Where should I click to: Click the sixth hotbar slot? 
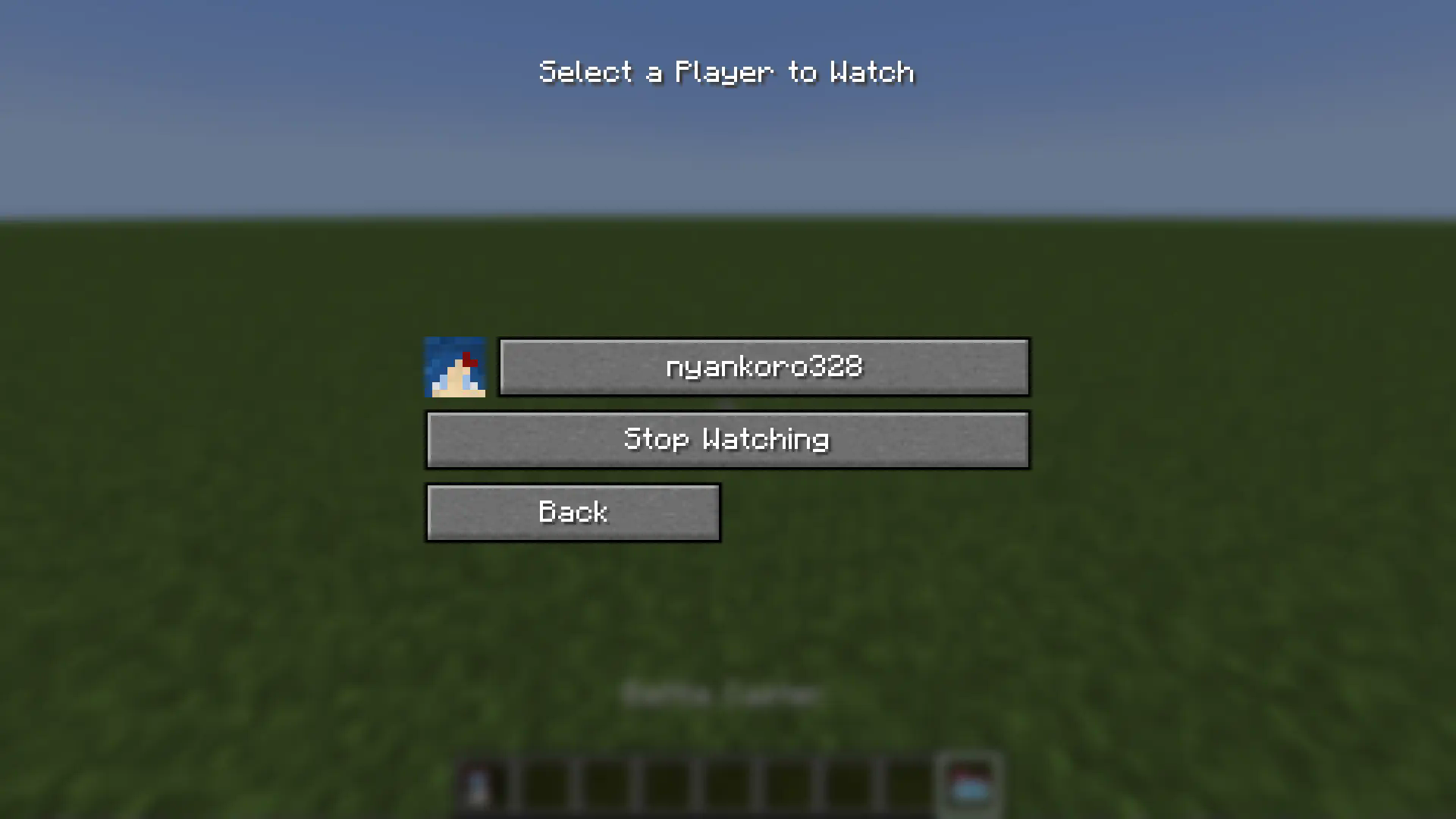pyautogui.click(x=788, y=785)
